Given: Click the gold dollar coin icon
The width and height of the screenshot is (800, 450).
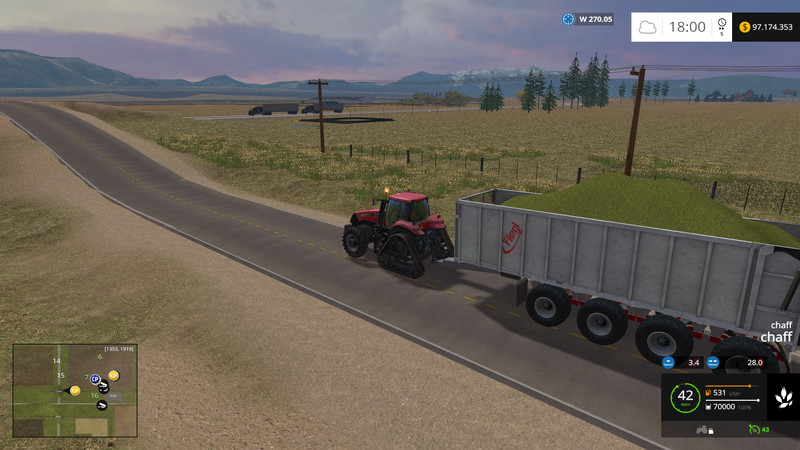Looking at the screenshot, I should coord(745,27).
